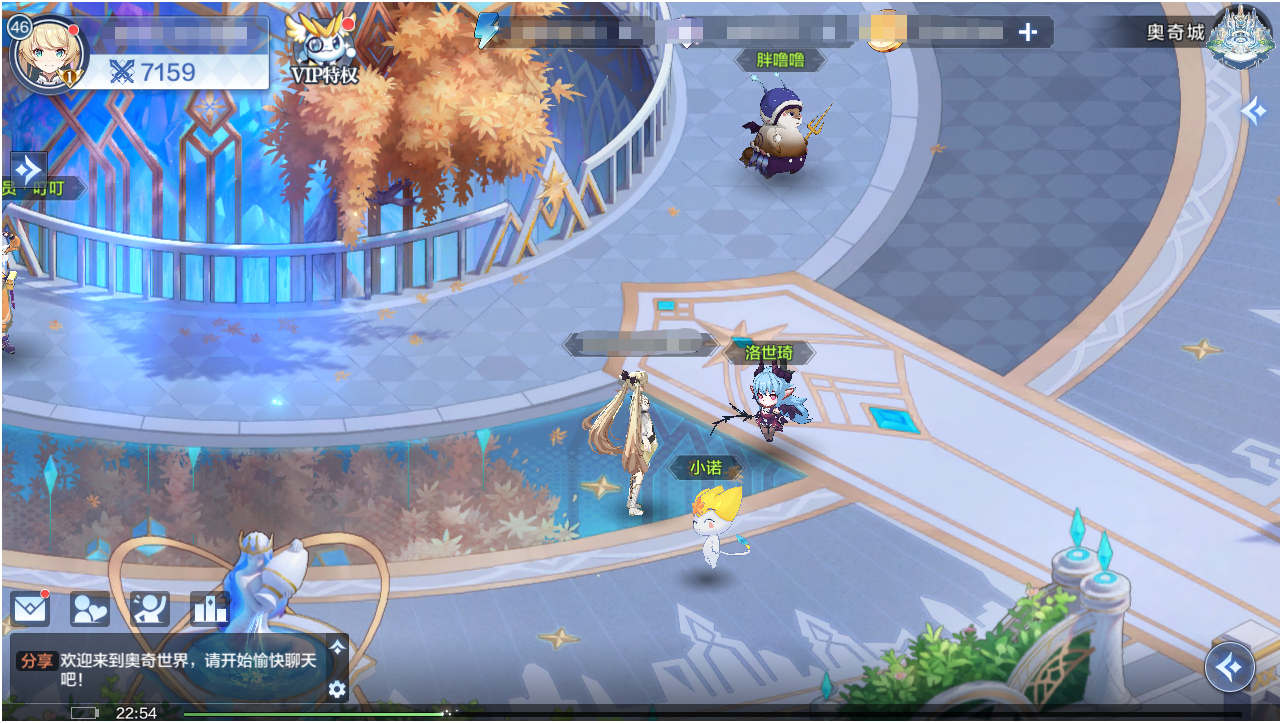Image resolution: width=1282 pixels, height=723 pixels.
Task: Open the 奥奇城 city map icon
Action: [x=1239, y=37]
